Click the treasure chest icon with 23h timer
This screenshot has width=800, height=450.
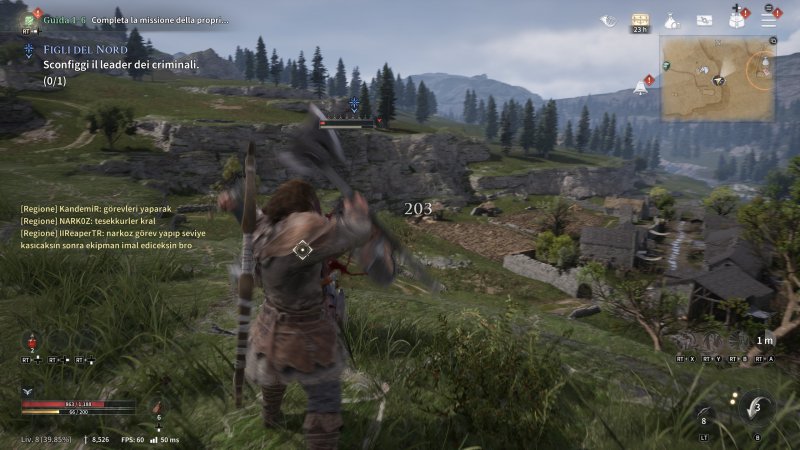tap(640, 20)
